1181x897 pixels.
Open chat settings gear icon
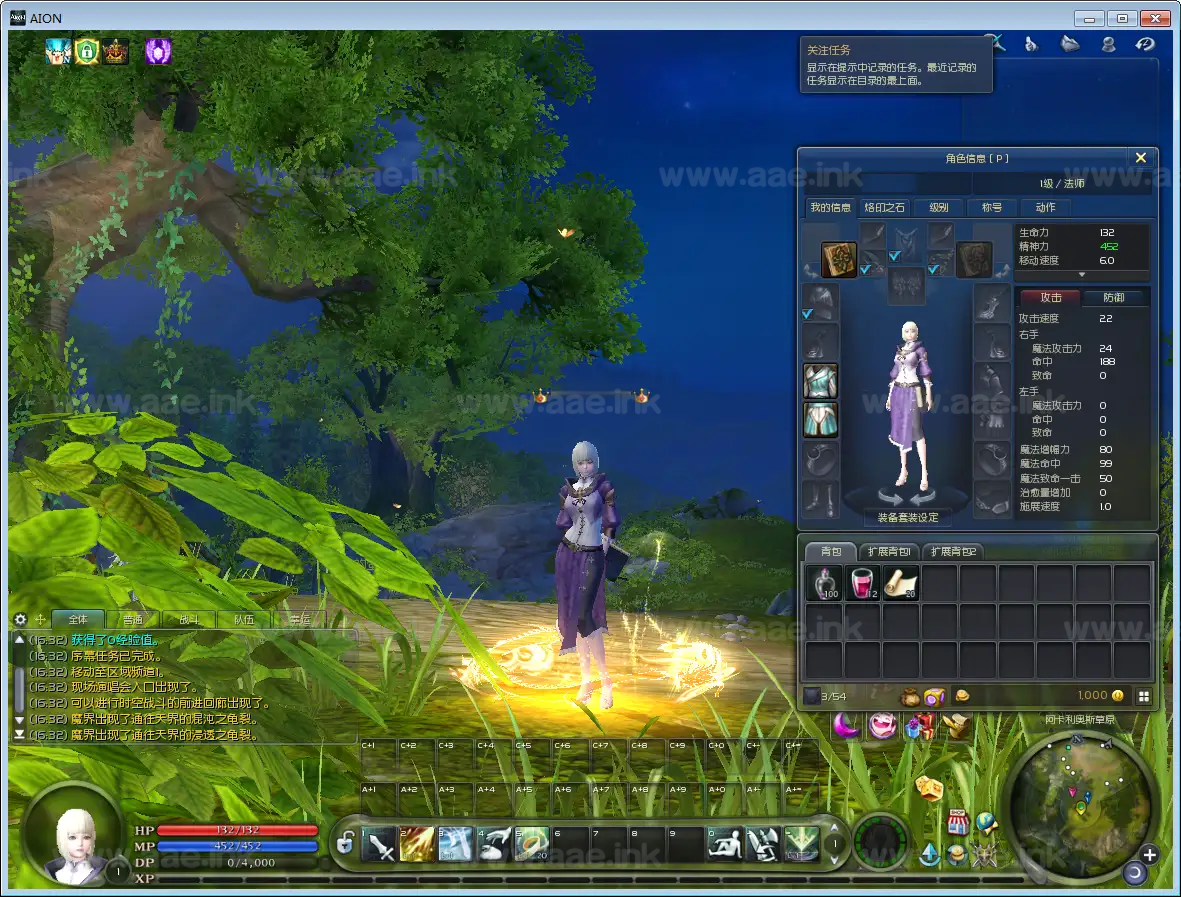(x=20, y=620)
